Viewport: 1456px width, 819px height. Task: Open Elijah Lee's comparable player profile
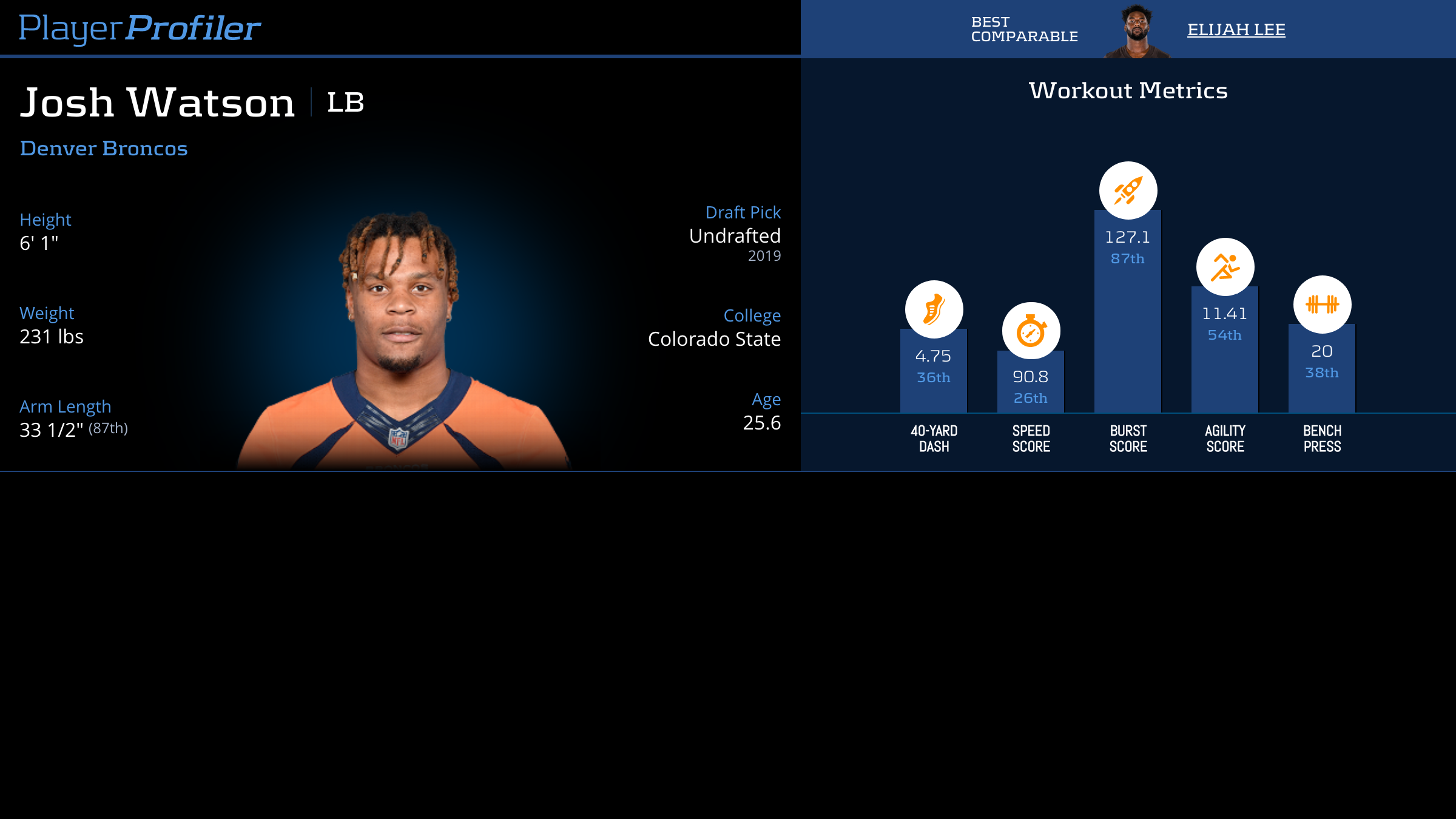(1236, 30)
